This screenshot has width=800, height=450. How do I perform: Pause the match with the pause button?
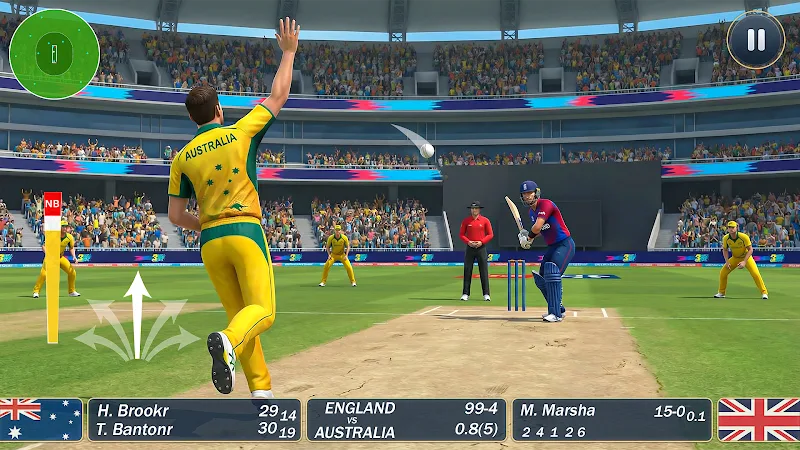(x=755, y=40)
